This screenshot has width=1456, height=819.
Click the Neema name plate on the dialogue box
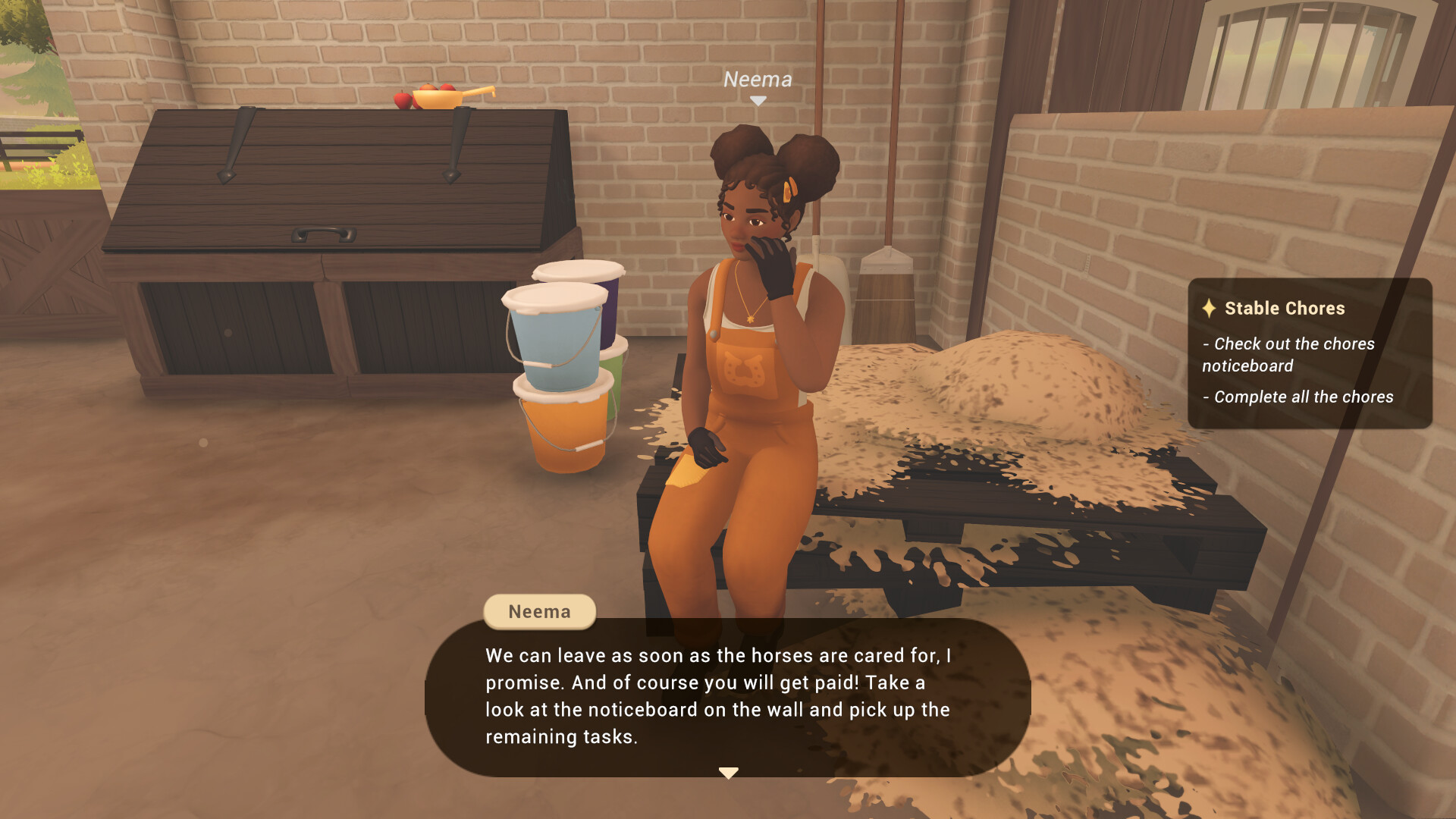click(539, 611)
